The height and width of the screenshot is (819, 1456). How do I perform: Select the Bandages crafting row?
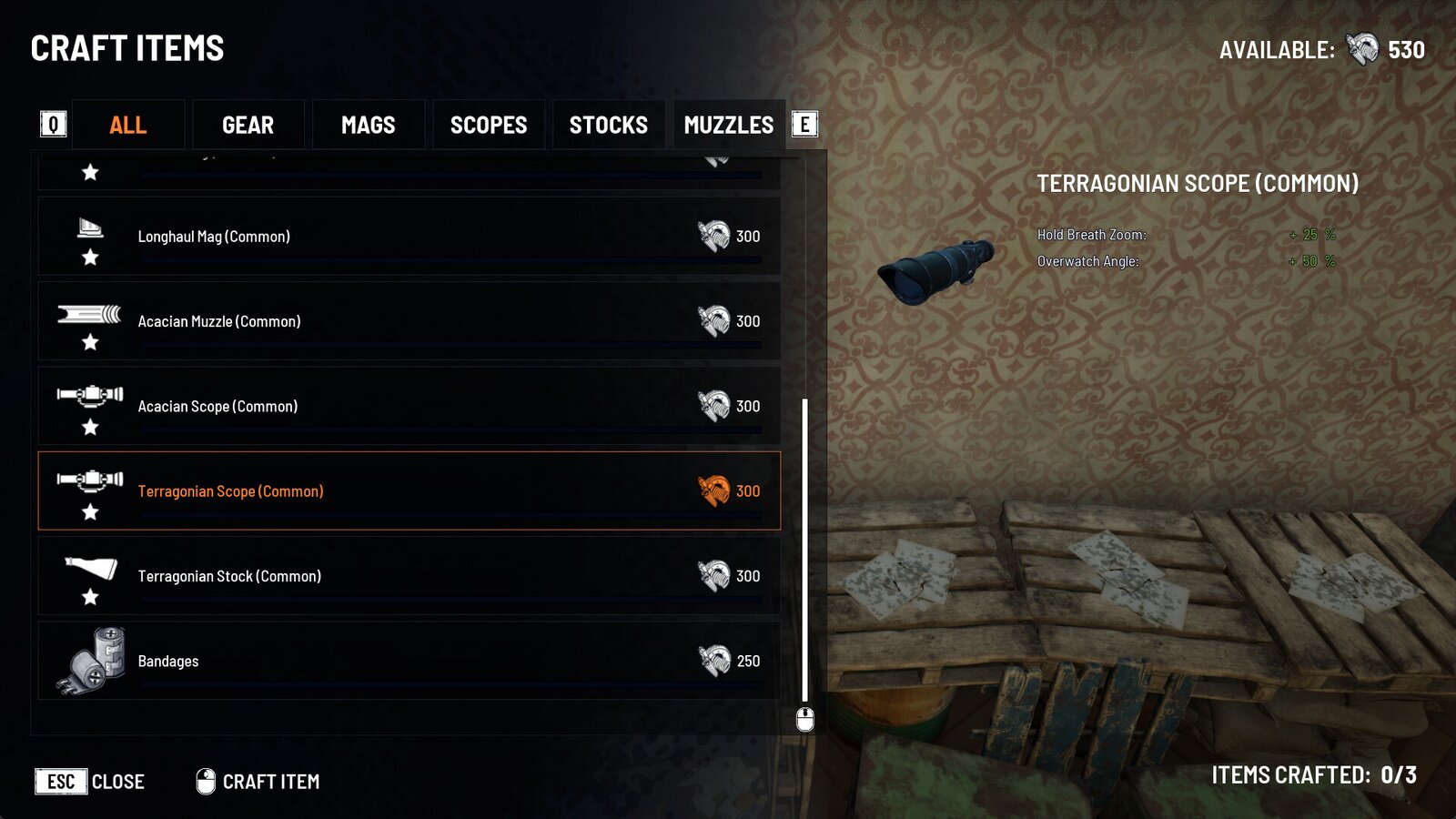click(x=409, y=661)
